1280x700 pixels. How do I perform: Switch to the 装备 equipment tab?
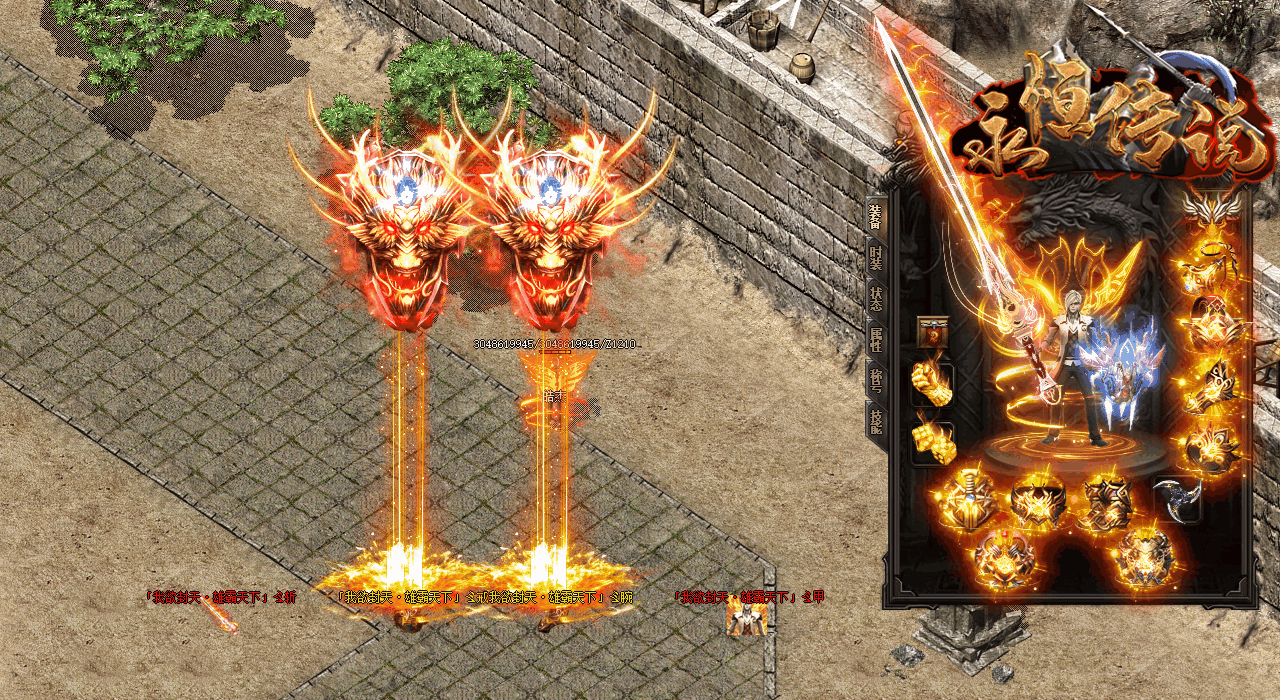tap(876, 214)
